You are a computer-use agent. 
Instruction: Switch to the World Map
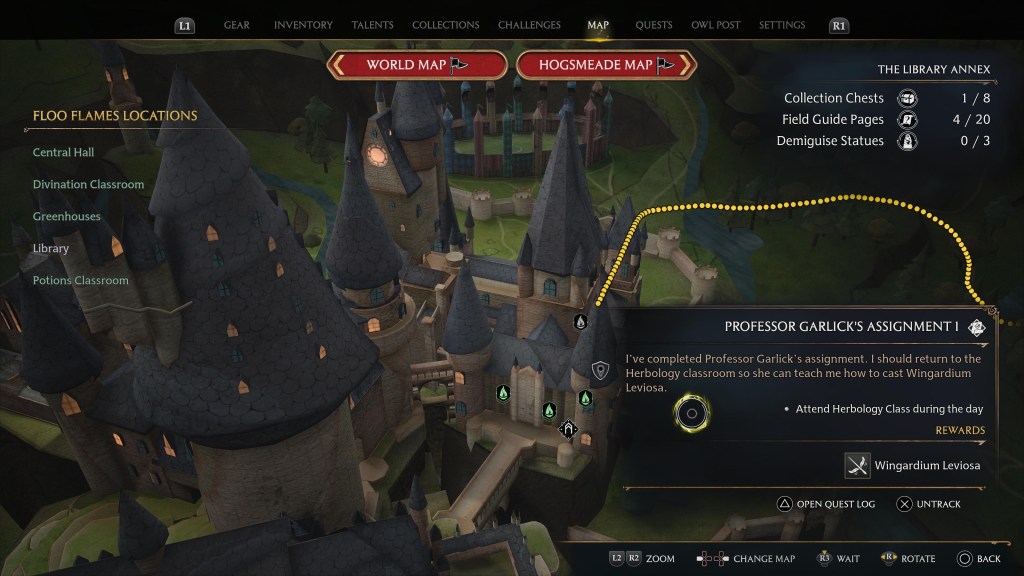(417, 65)
